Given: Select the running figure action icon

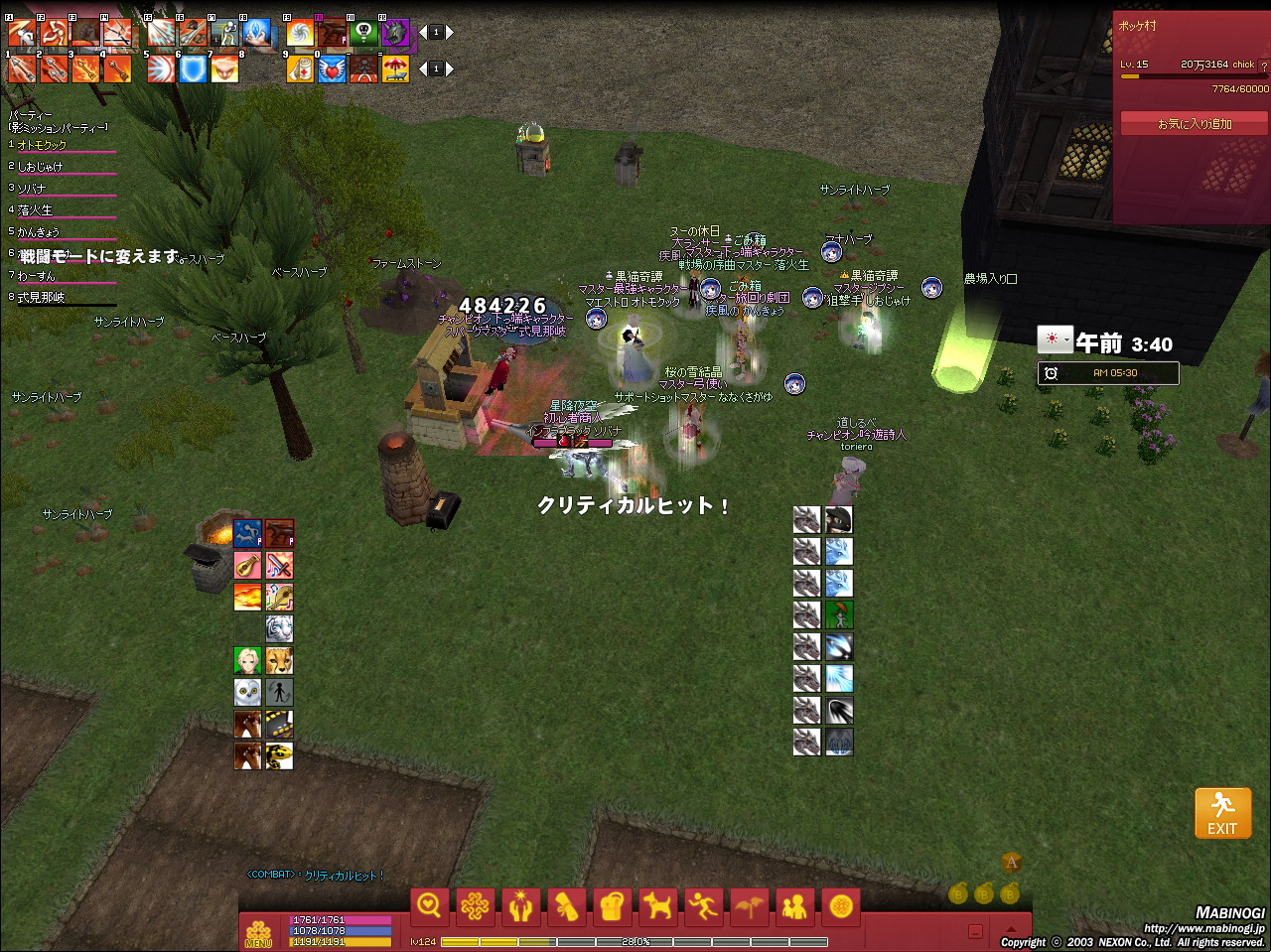Looking at the screenshot, I should [x=703, y=905].
